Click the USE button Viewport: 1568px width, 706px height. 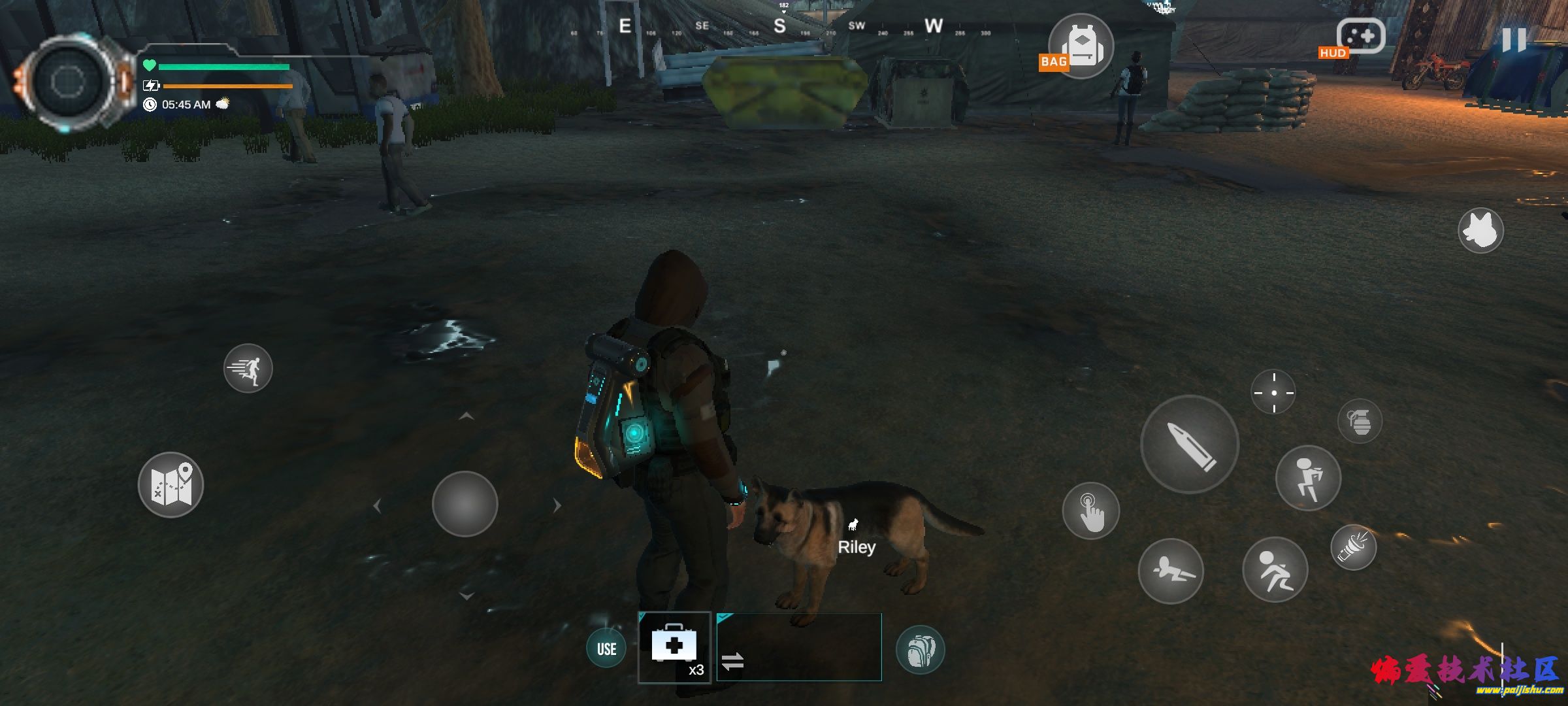coord(606,648)
